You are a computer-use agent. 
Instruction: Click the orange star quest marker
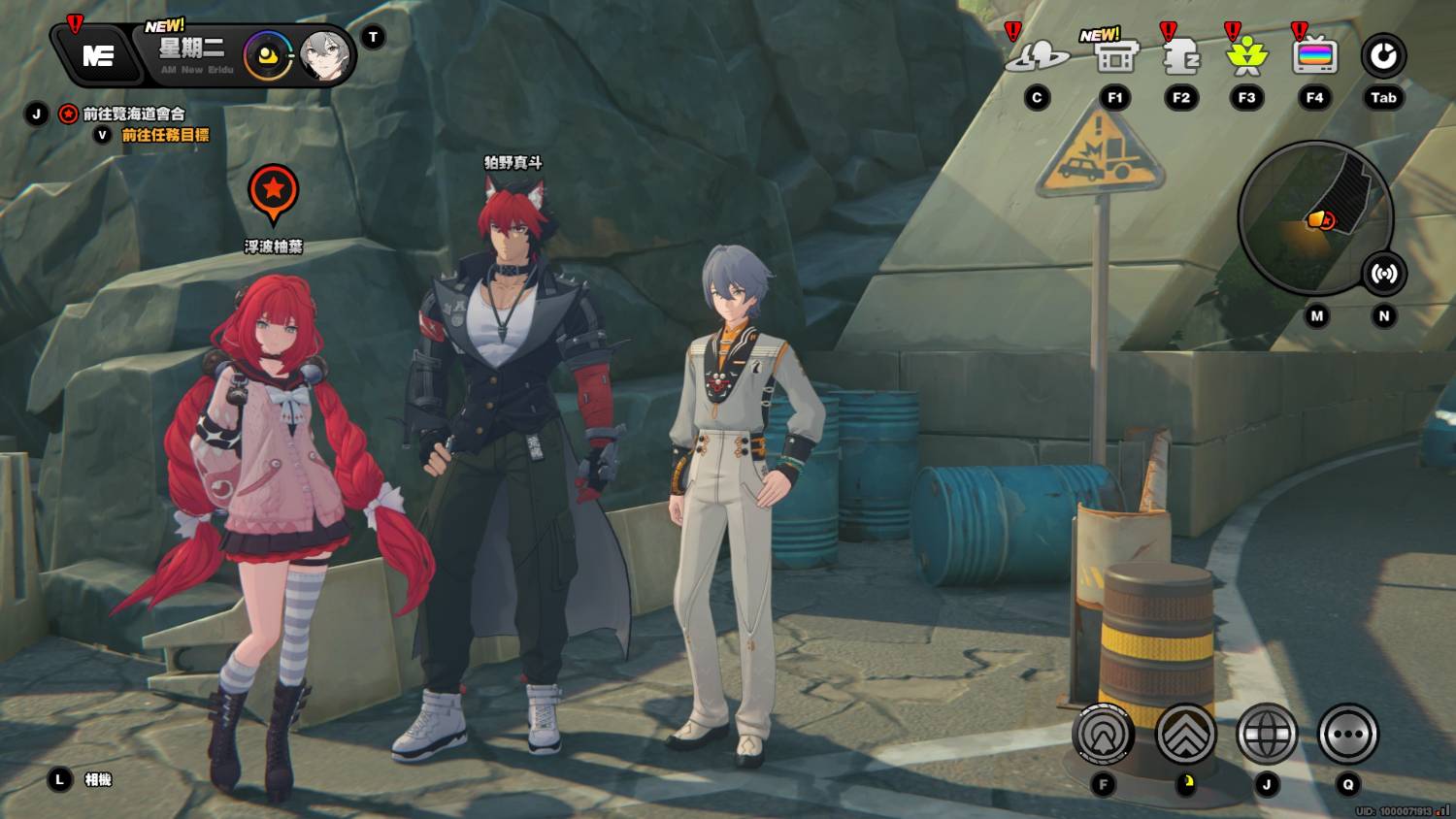tap(273, 191)
